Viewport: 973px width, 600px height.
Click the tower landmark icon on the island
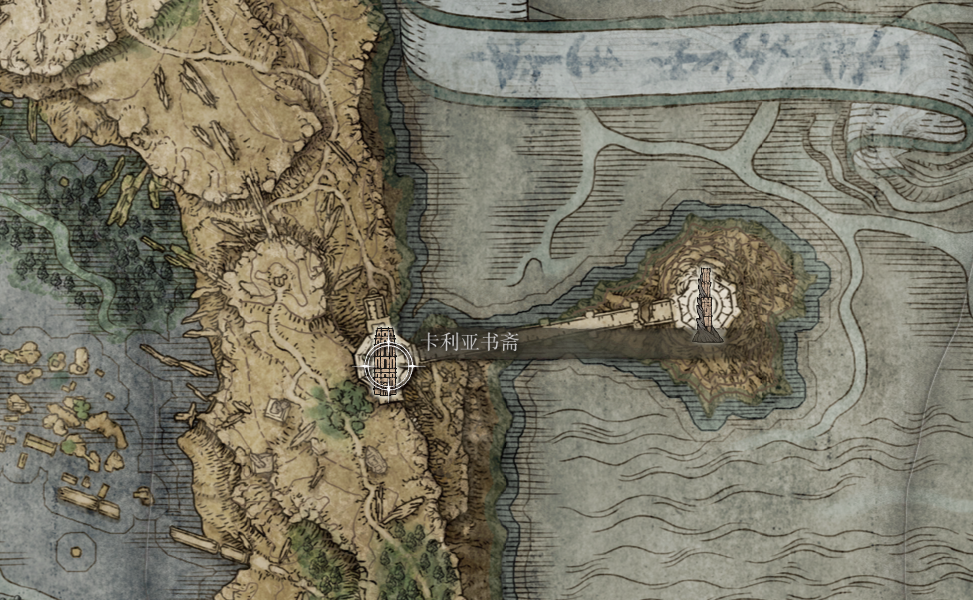pos(707,302)
